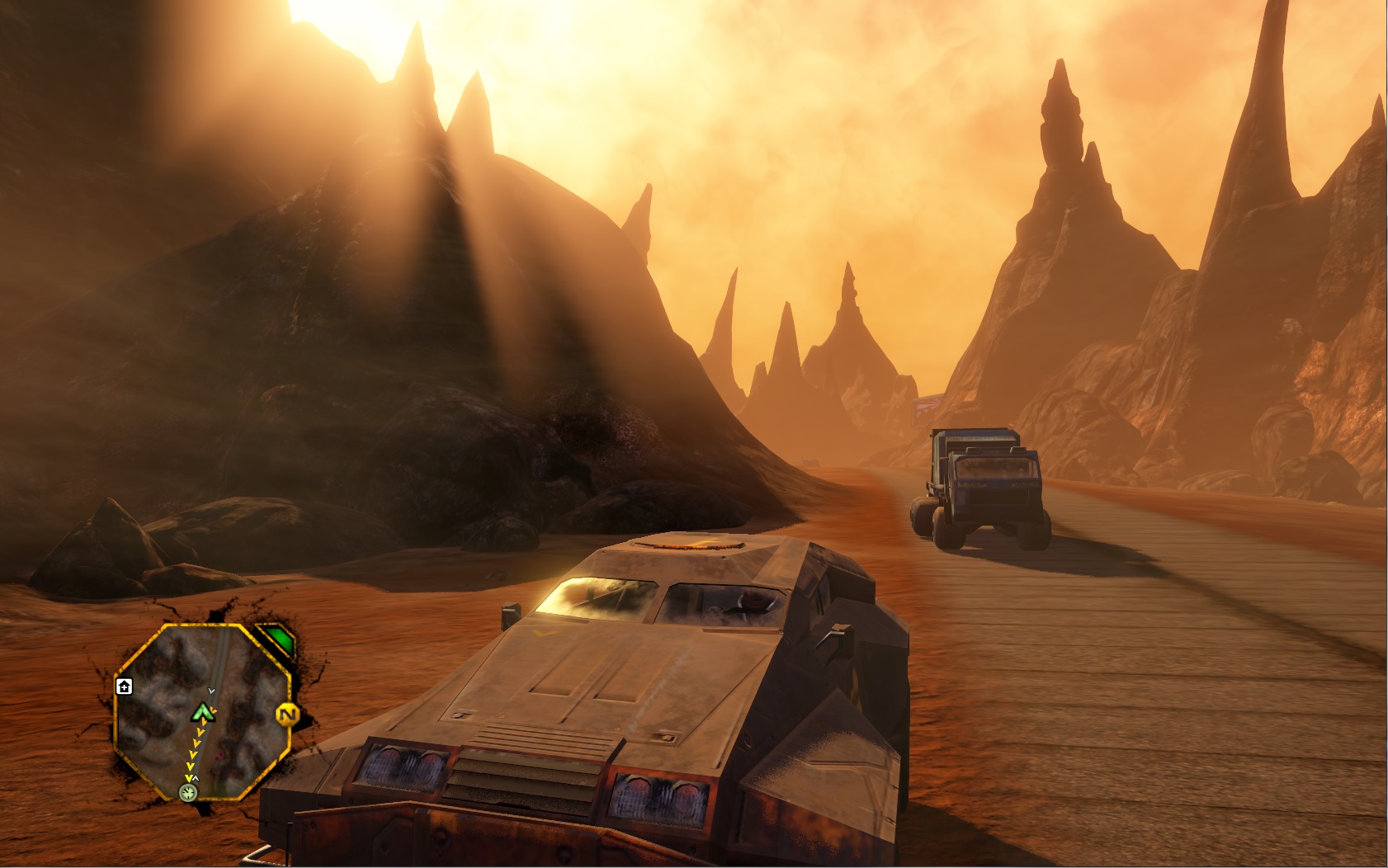Viewport: 1388px width, 868px height.
Task: Select the purple objective dot on the minimap
Action: [x=219, y=757]
